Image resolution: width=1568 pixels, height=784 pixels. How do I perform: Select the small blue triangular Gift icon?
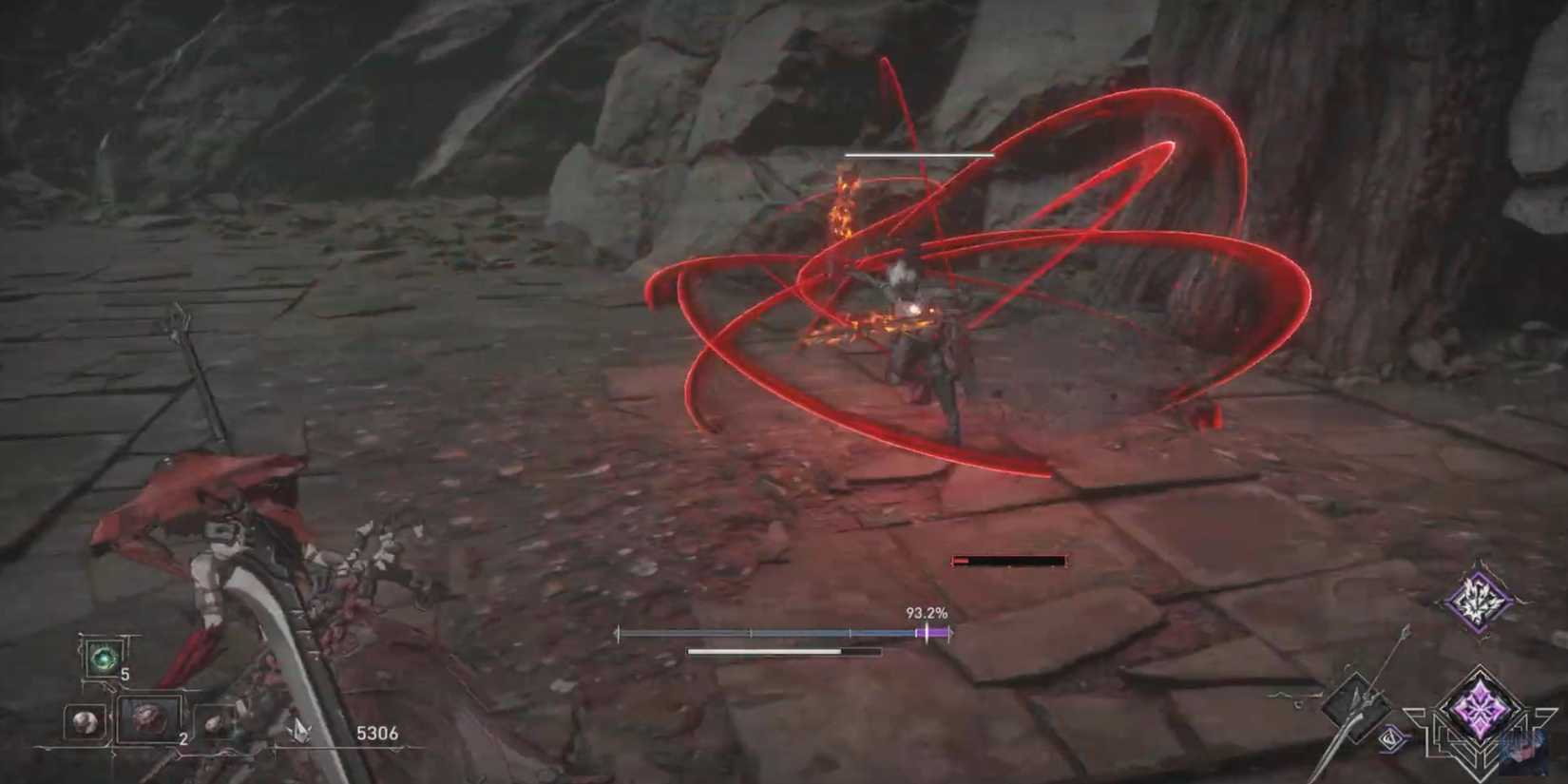click(x=1389, y=738)
